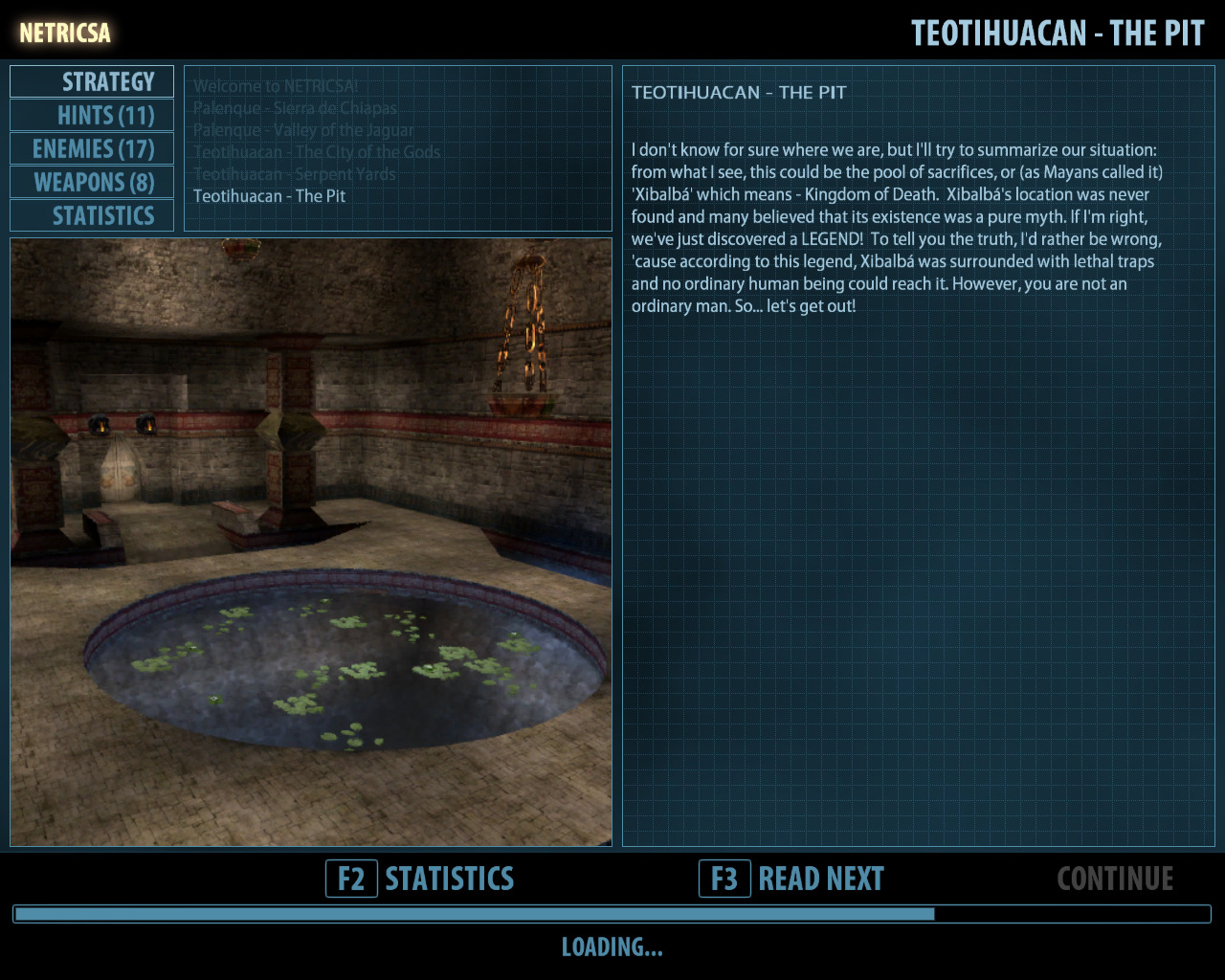Select the Weapons (8) tab

click(93, 183)
